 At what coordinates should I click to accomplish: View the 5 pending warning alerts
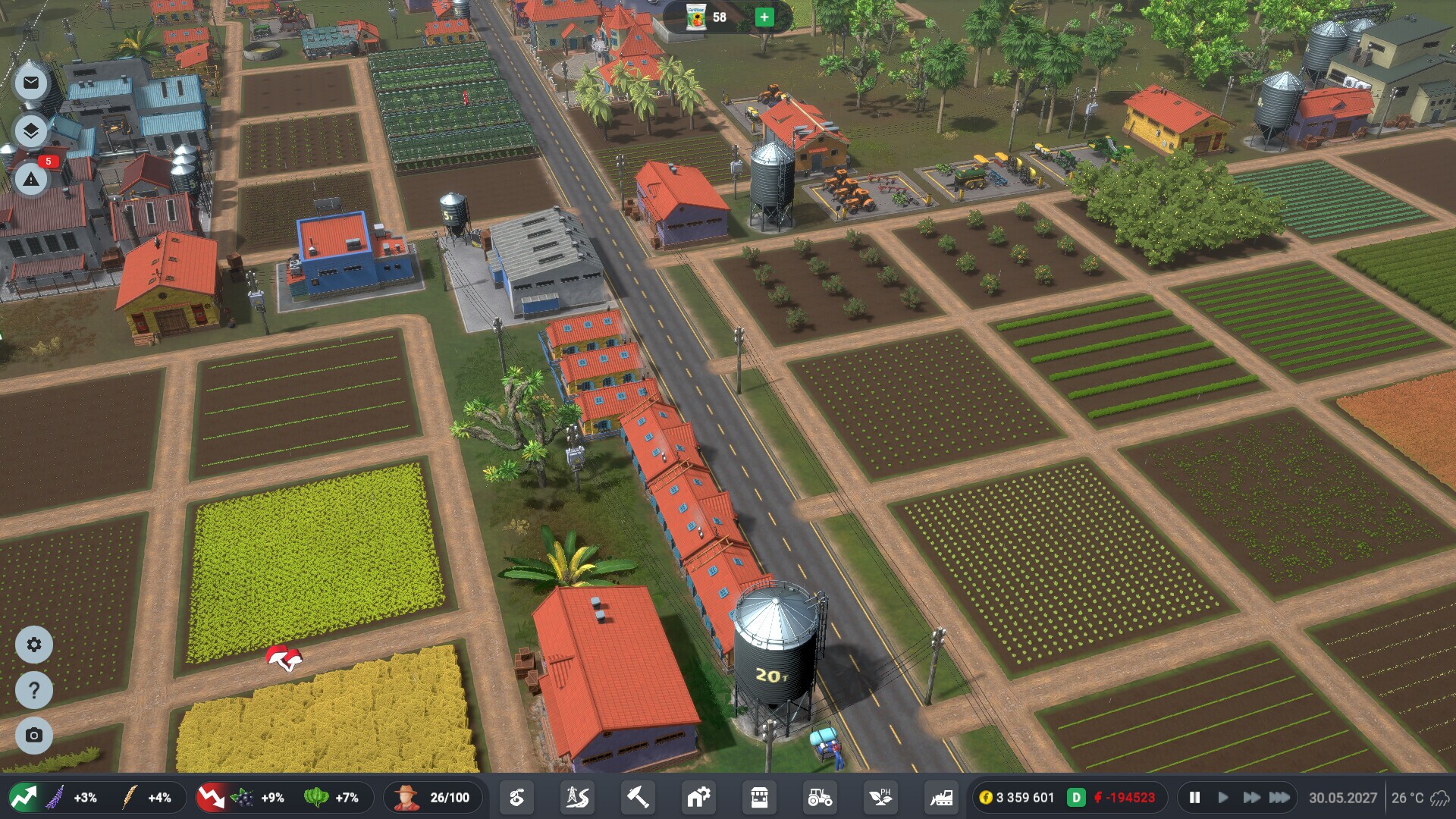30,180
